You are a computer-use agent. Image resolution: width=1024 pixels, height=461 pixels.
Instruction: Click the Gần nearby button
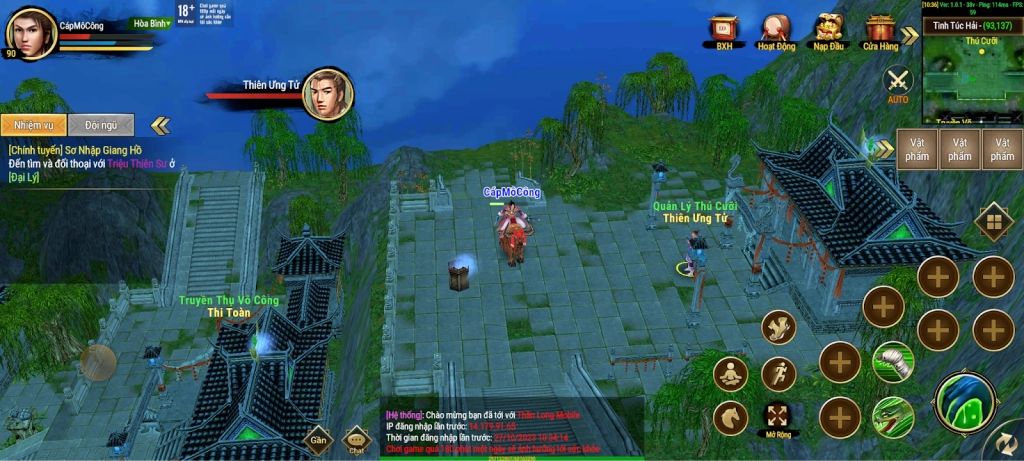tap(318, 439)
